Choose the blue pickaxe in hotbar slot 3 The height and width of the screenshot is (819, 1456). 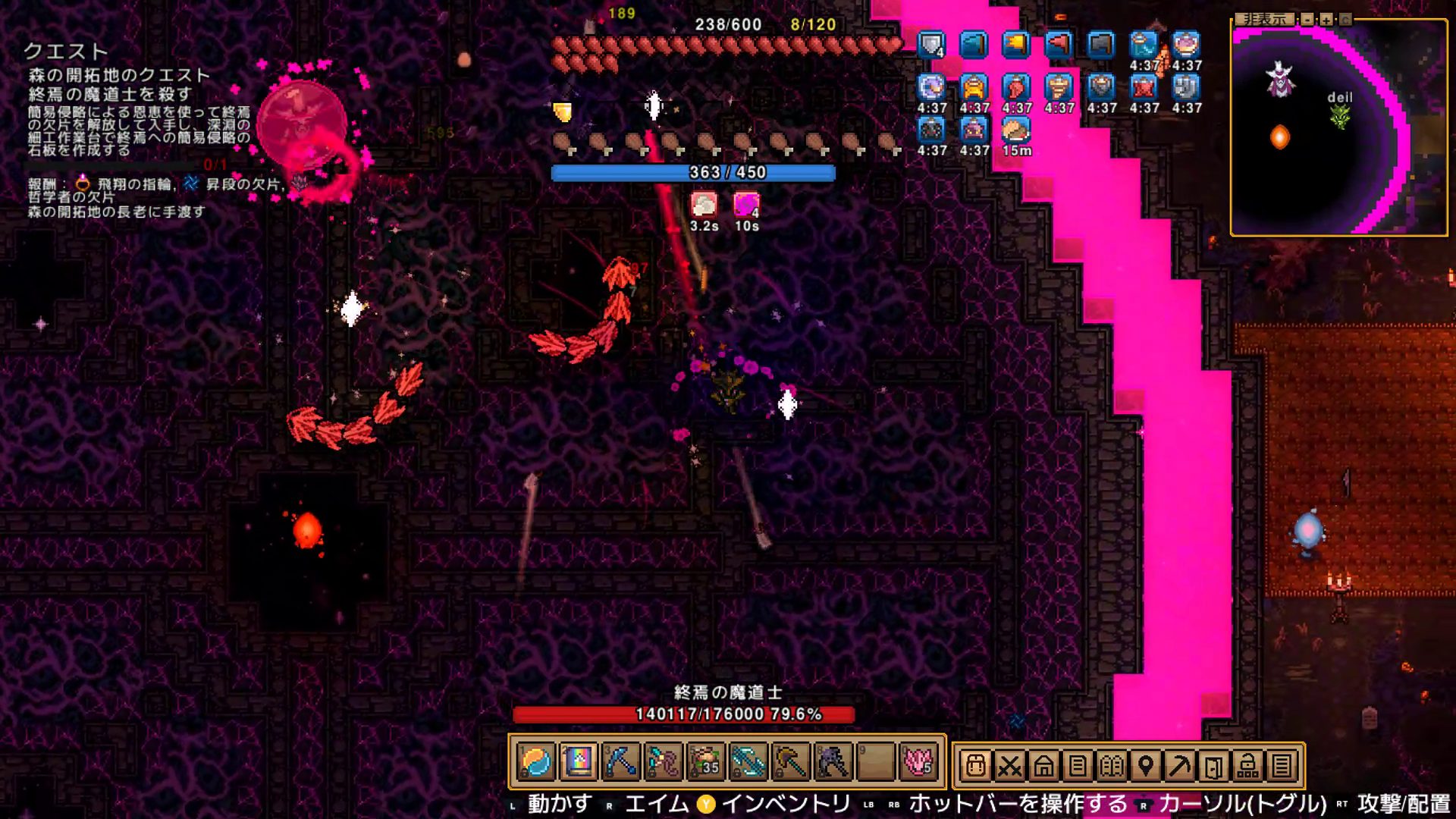pos(621,762)
